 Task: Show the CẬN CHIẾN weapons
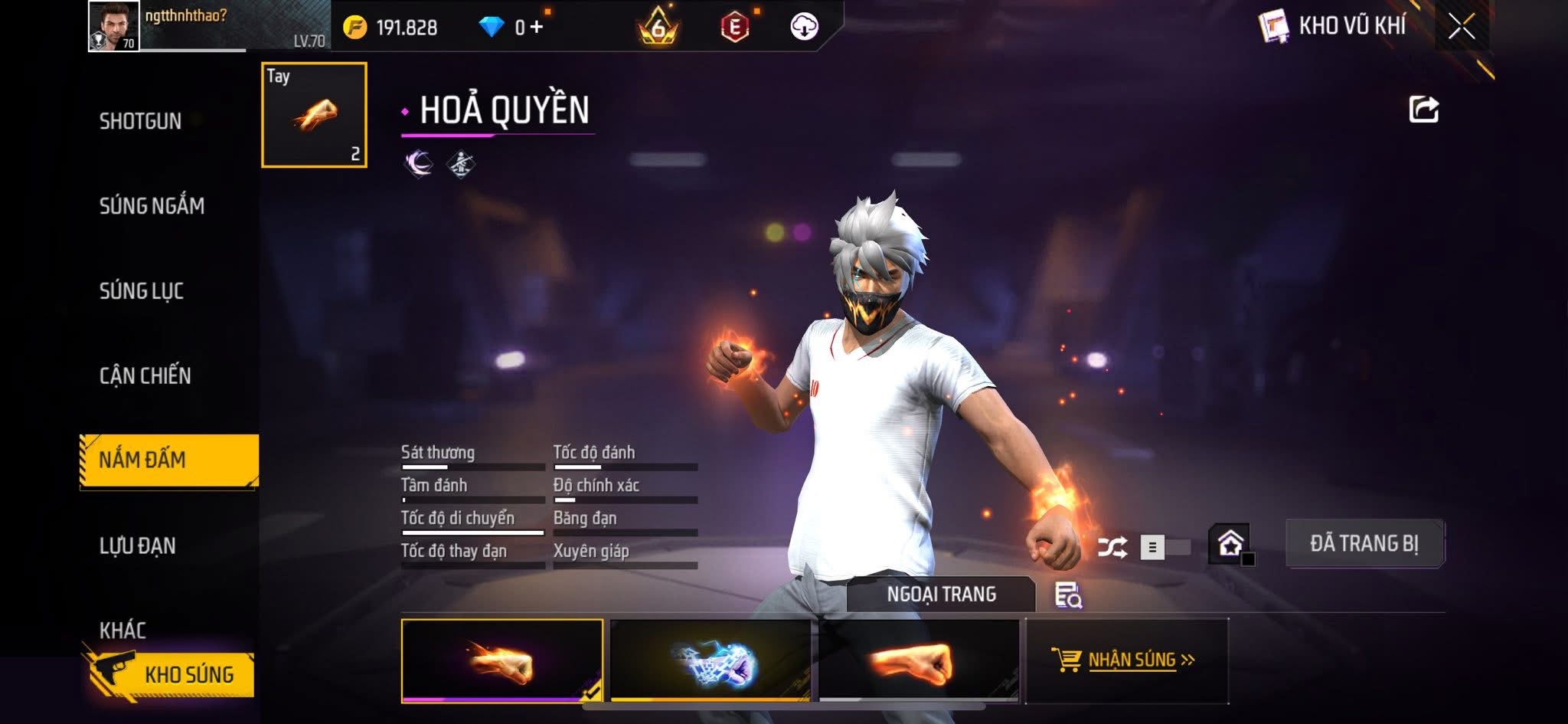click(145, 375)
